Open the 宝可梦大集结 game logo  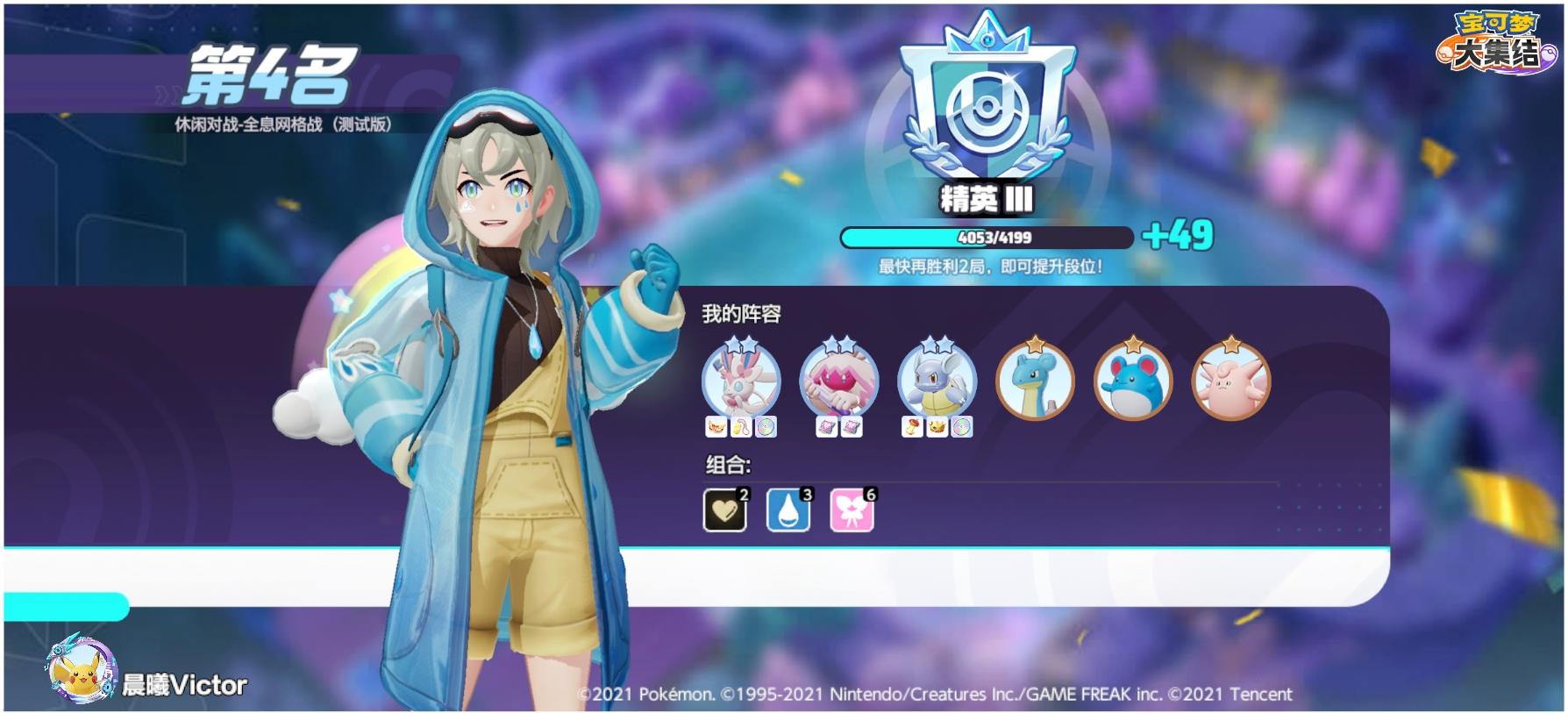[1497, 39]
